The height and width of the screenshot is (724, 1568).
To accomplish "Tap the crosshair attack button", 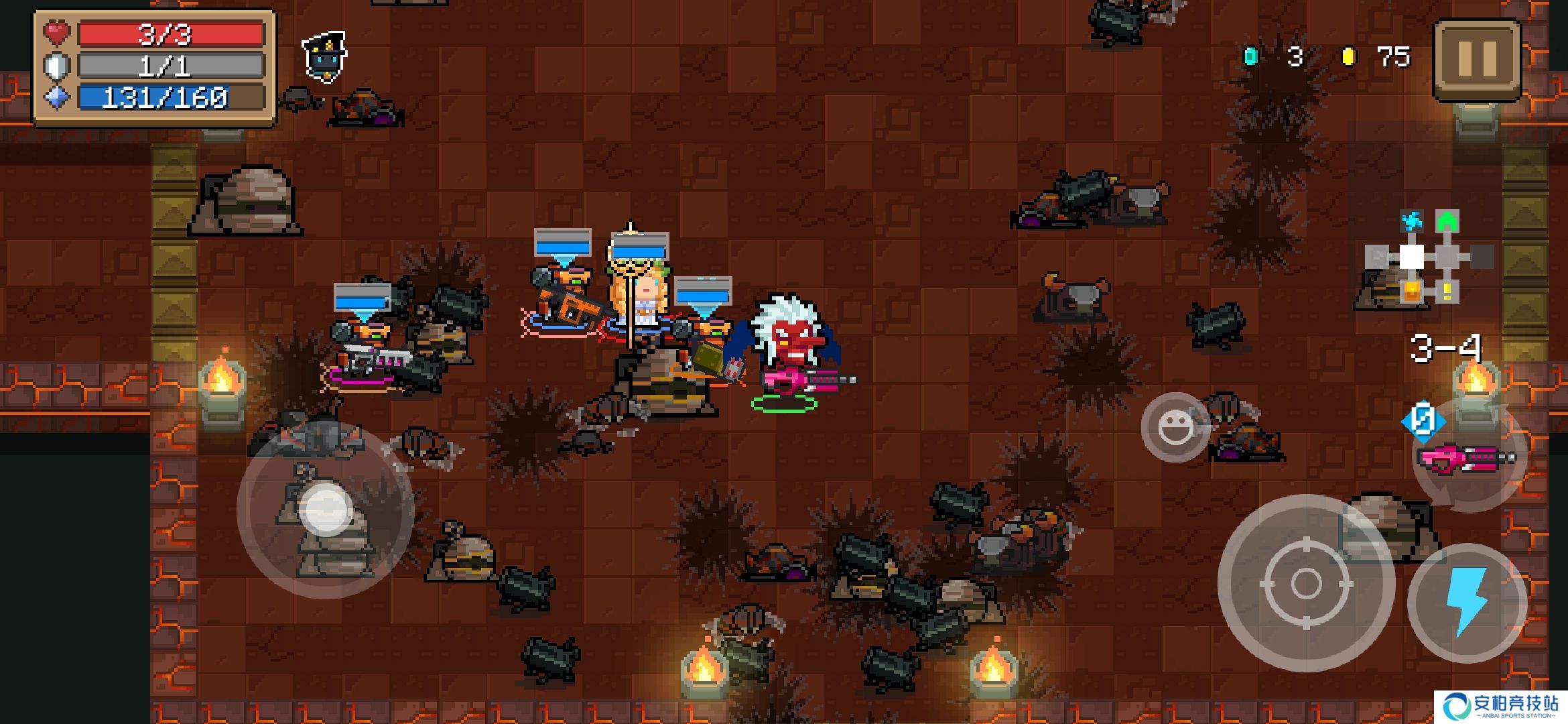I will click(x=1305, y=583).
